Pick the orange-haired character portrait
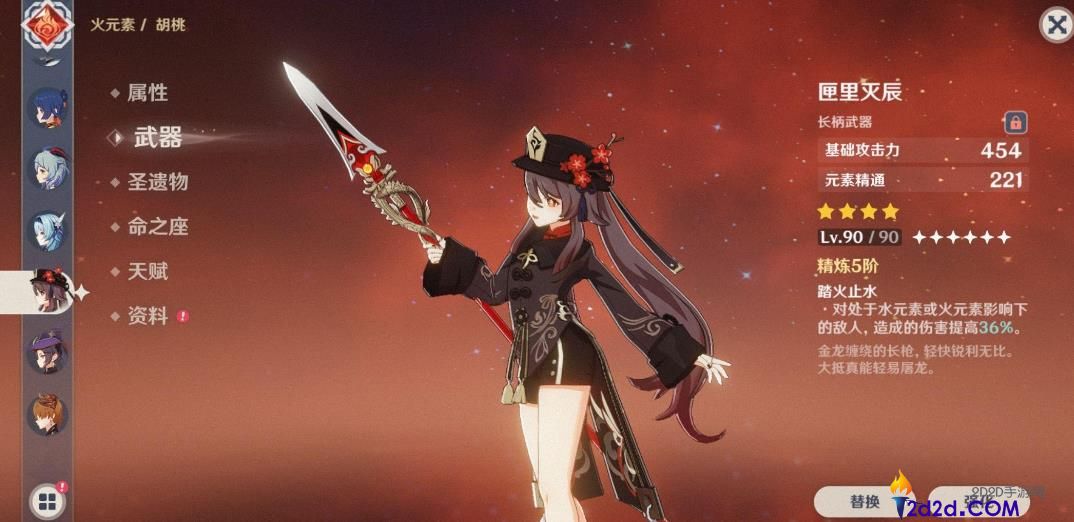Viewport: 1074px width, 522px height. point(46,413)
